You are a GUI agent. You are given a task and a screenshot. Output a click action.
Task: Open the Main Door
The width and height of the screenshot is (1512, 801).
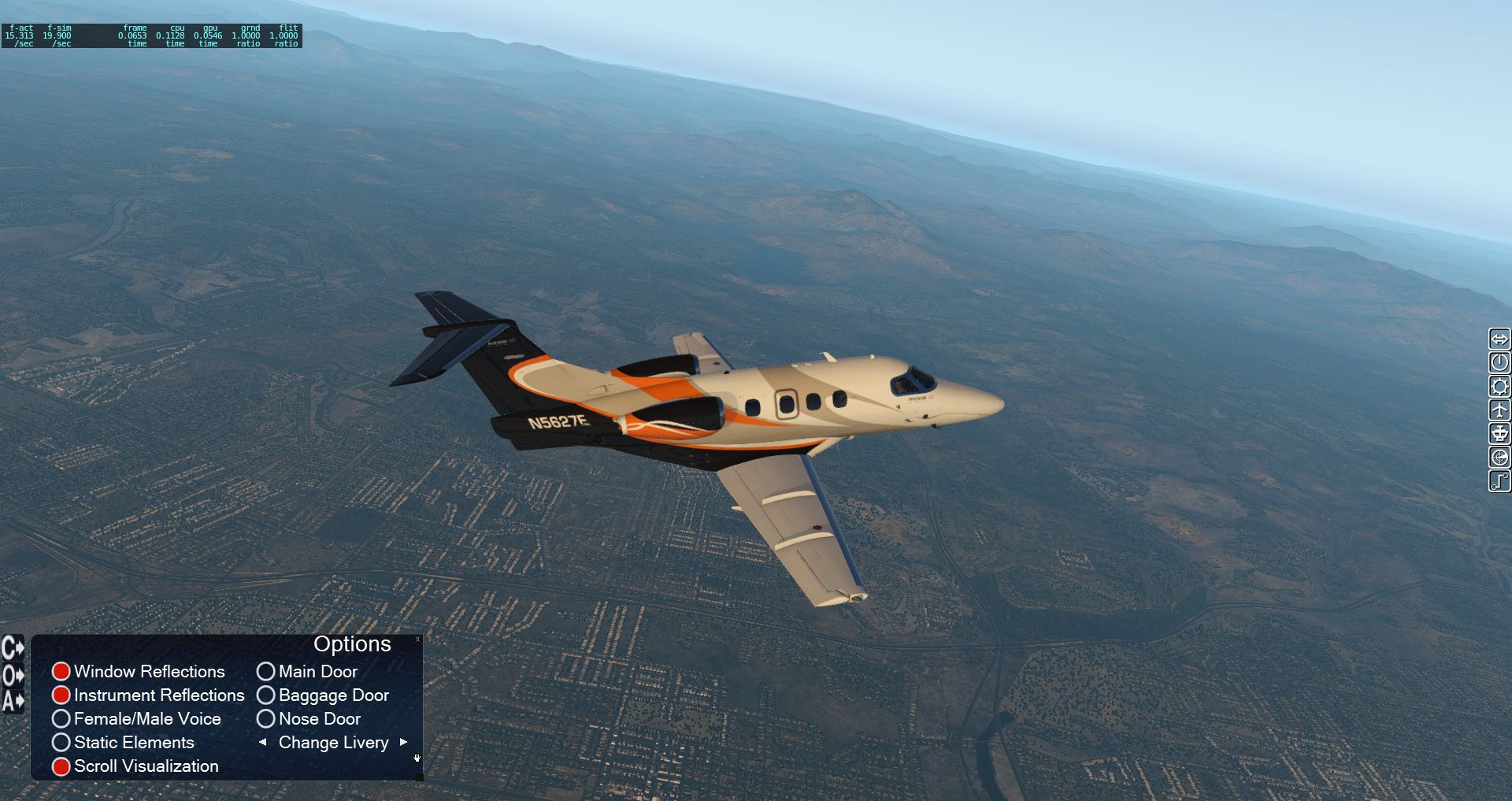click(x=266, y=671)
